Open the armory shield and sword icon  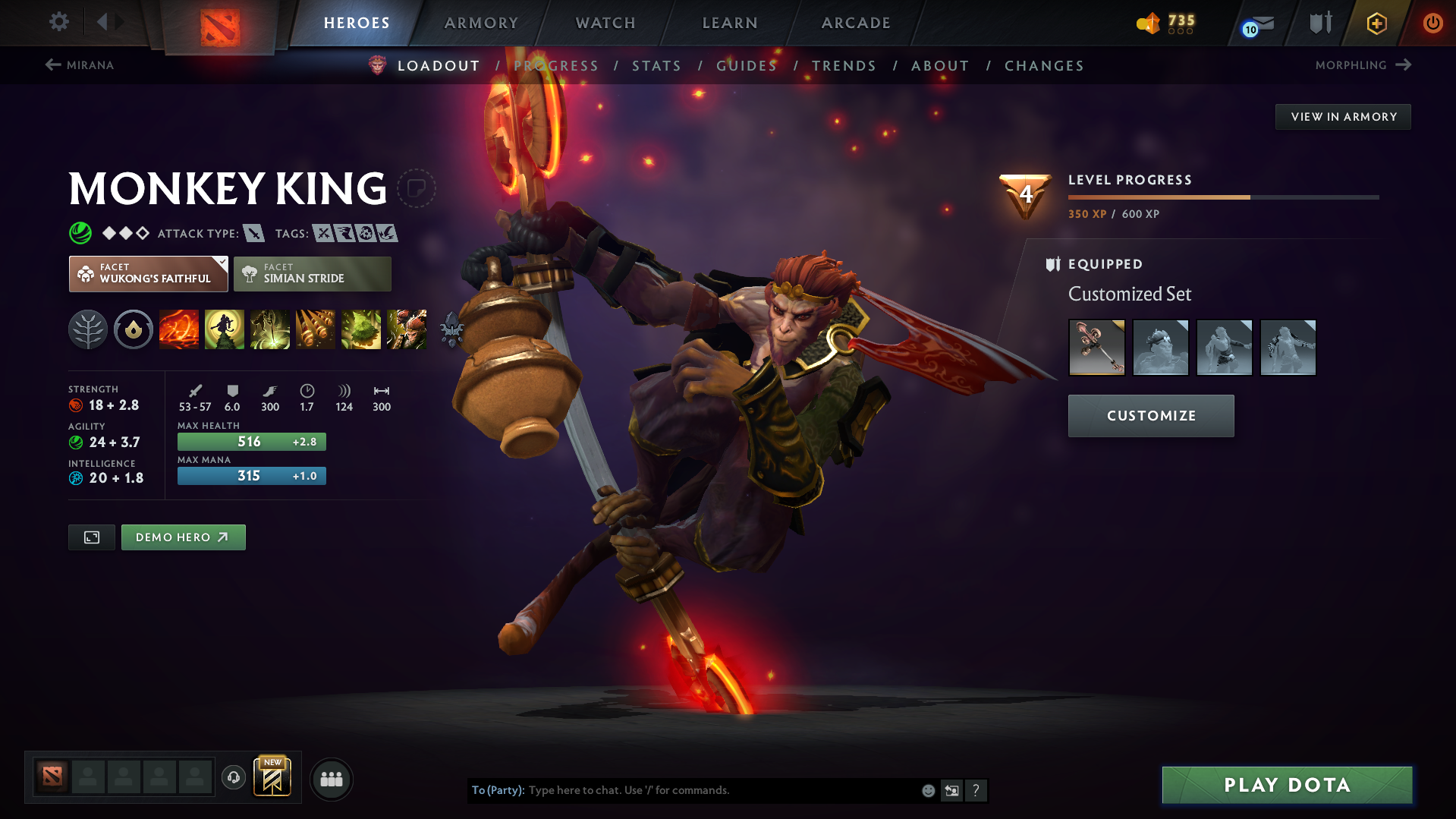coord(1319,23)
